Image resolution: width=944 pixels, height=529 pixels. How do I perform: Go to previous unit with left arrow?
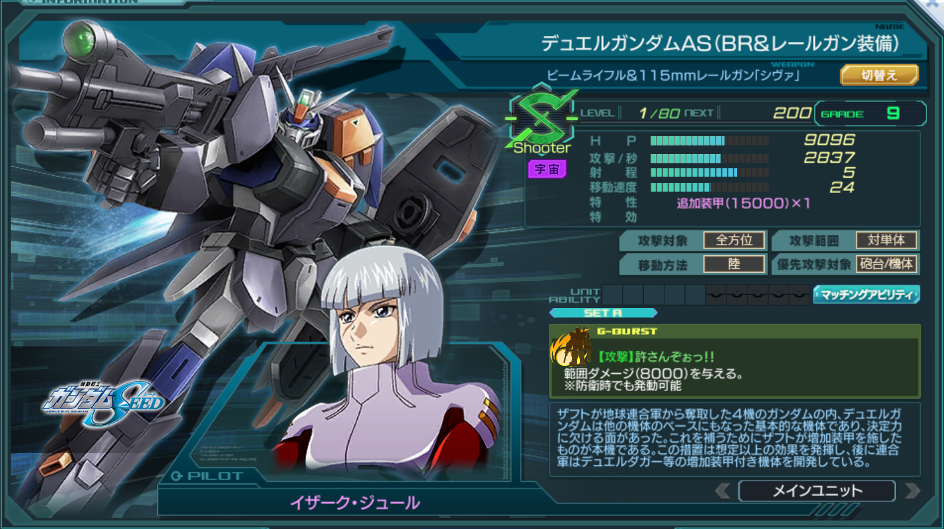click(722, 491)
